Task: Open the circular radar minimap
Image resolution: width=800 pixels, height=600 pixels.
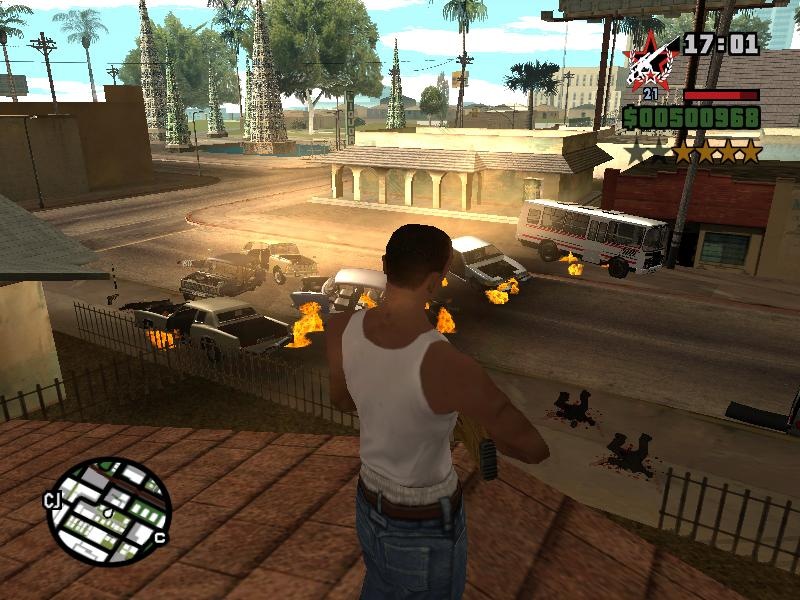Action: [110, 512]
